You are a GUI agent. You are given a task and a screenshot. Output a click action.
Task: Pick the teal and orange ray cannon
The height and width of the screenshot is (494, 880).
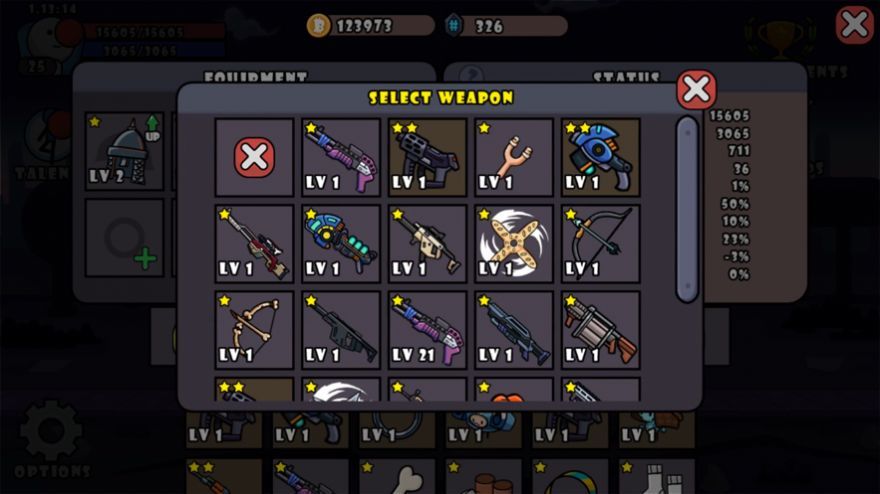point(341,244)
